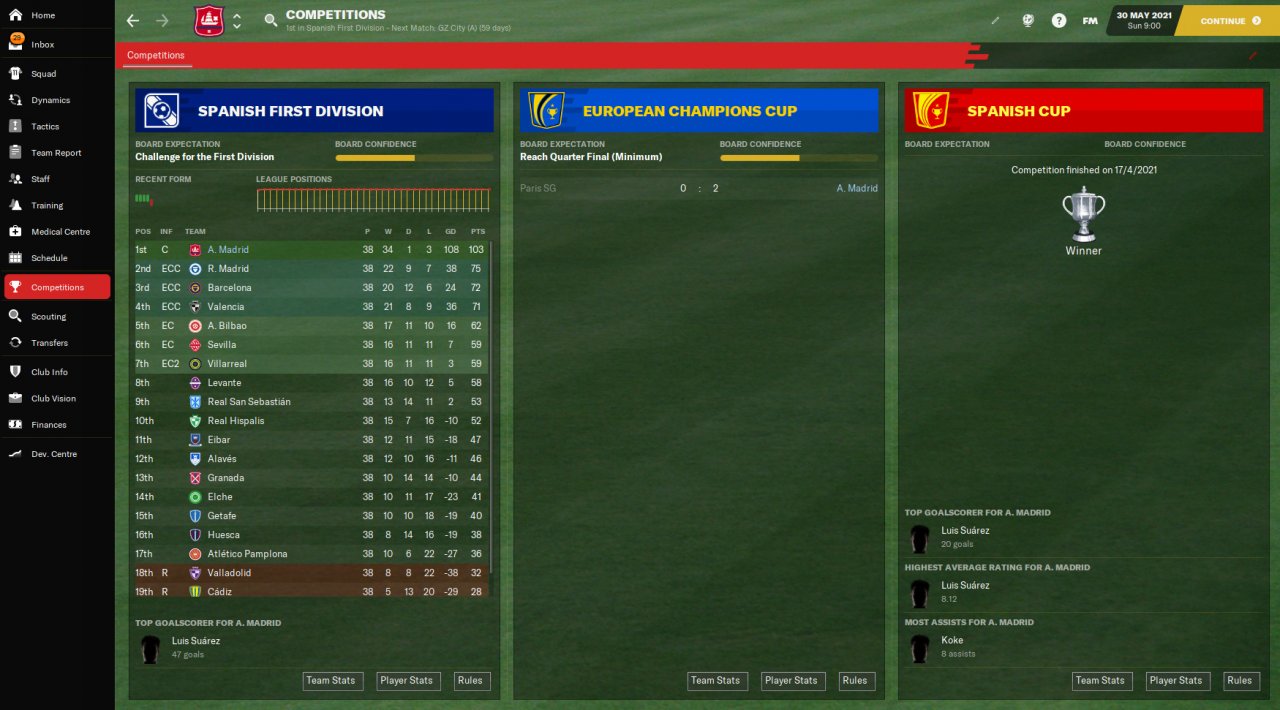Viewport: 1280px width, 710px height.
Task: Open the FM menu
Action: pyautogui.click(x=1090, y=21)
